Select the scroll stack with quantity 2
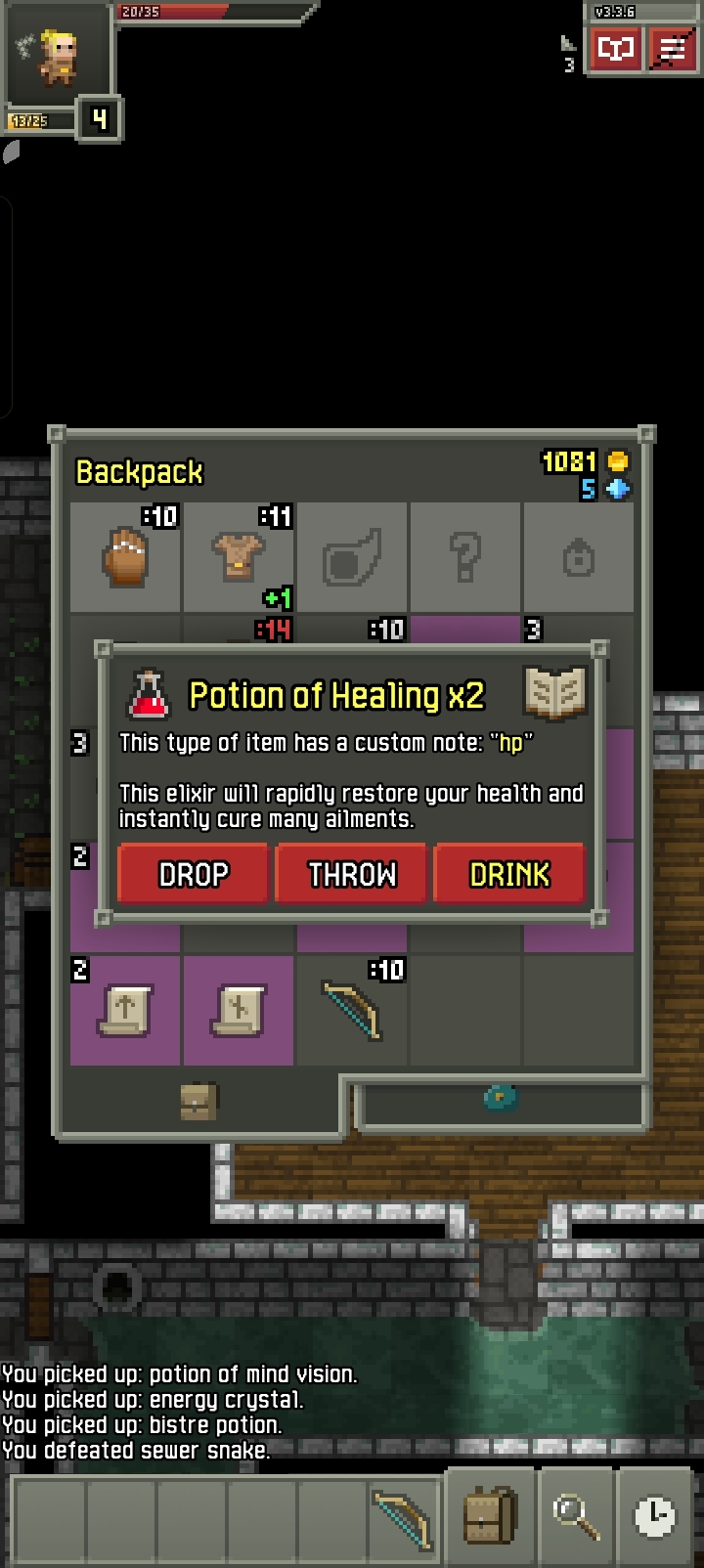The height and width of the screenshot is (1568, 704). coord(125,1011)
